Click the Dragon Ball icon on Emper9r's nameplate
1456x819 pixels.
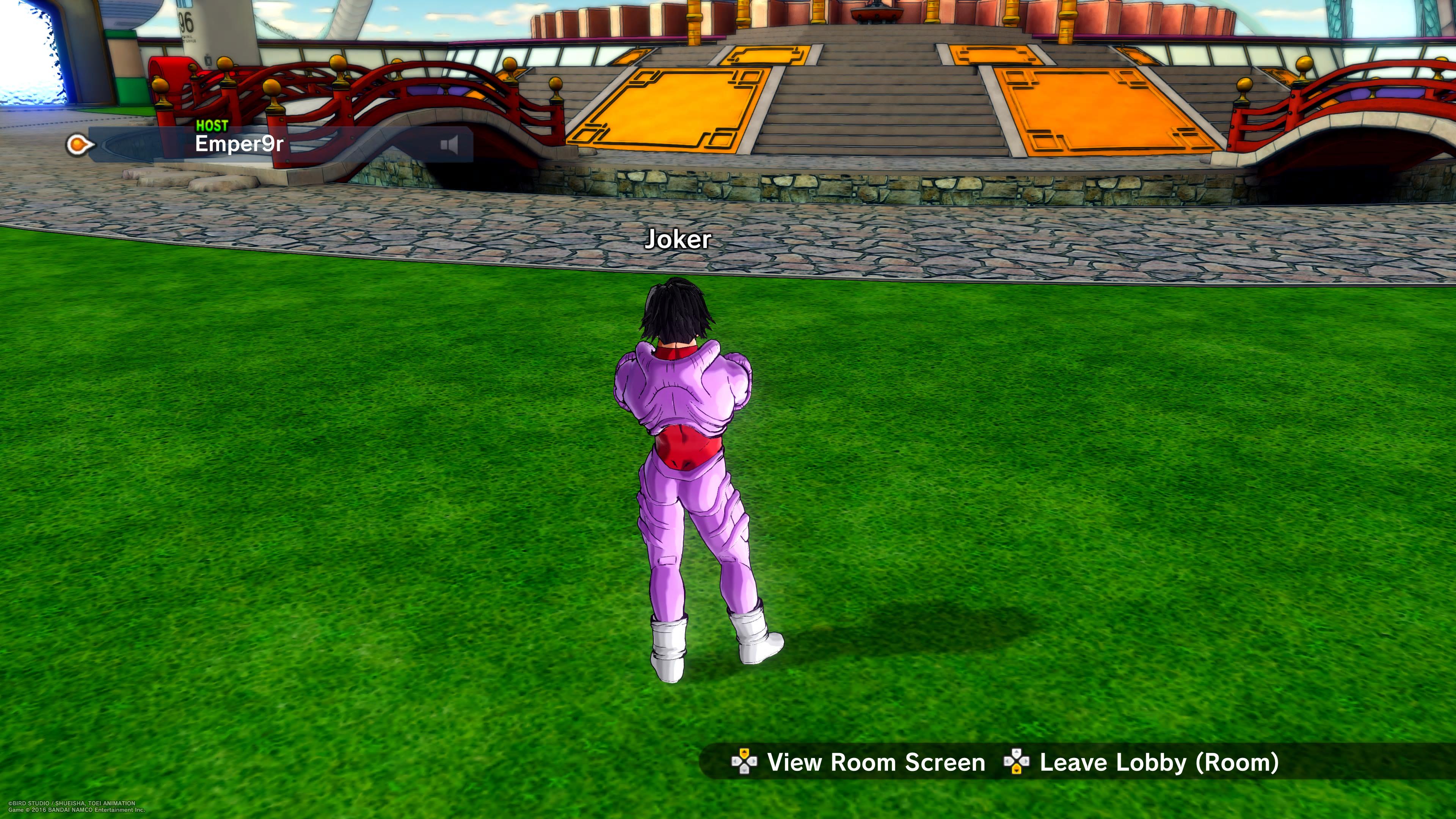76,143
